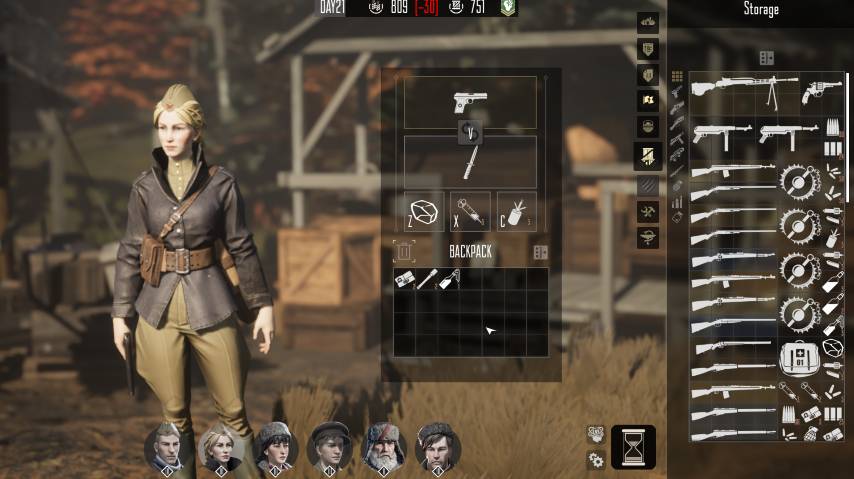Click the swap weapons button

click(470, 132)
